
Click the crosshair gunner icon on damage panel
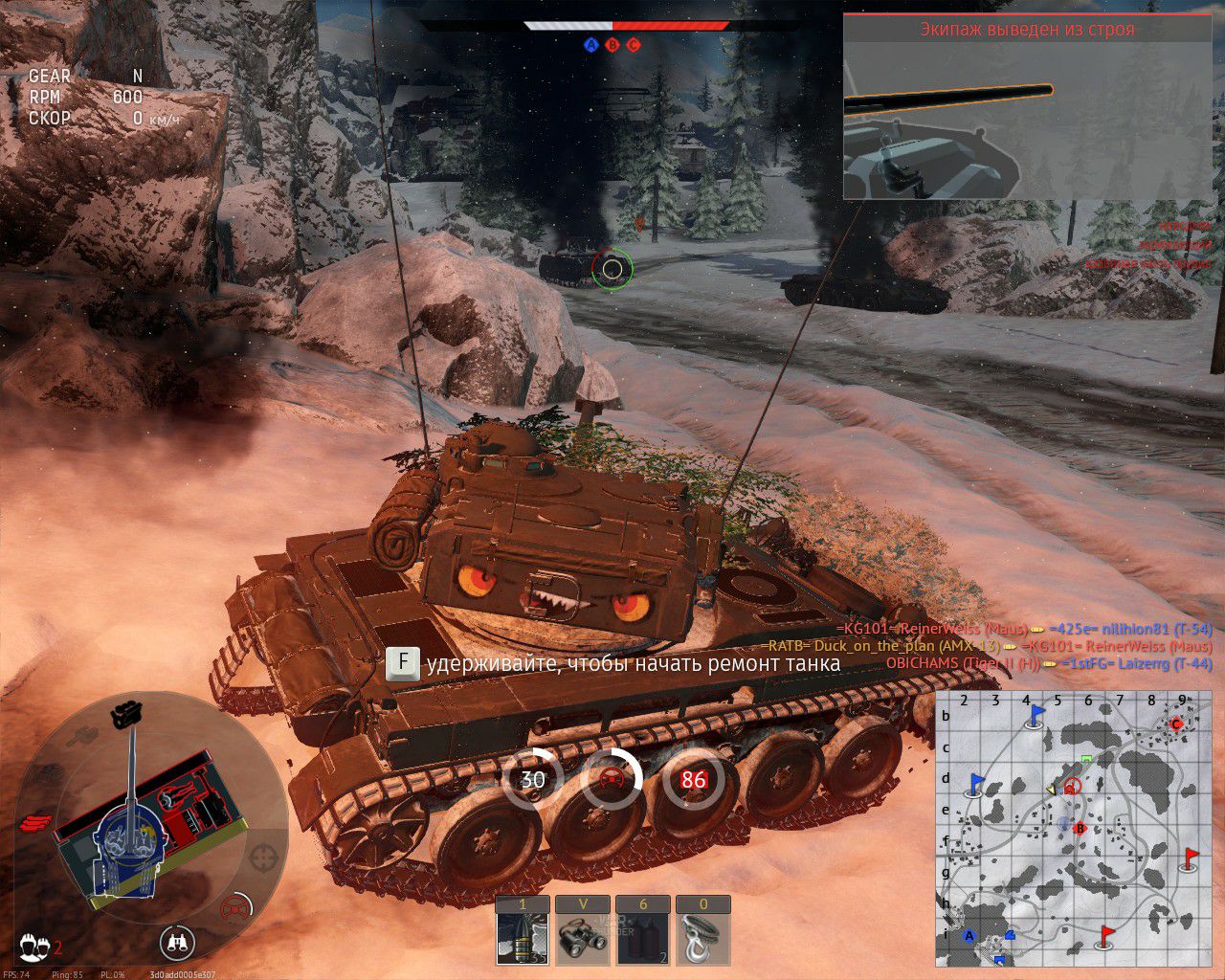click(264, 855)
